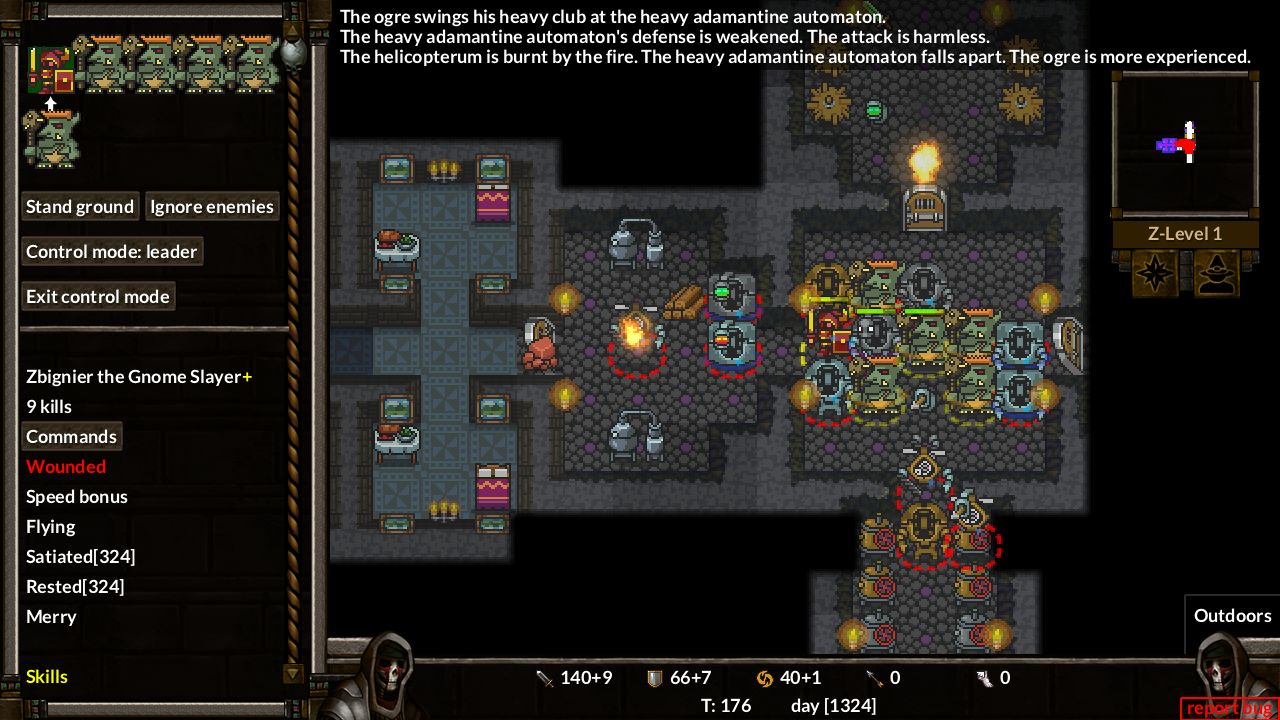Open the Z-Level 1 selector
Screen dimensions: 1280x720
1185,234
